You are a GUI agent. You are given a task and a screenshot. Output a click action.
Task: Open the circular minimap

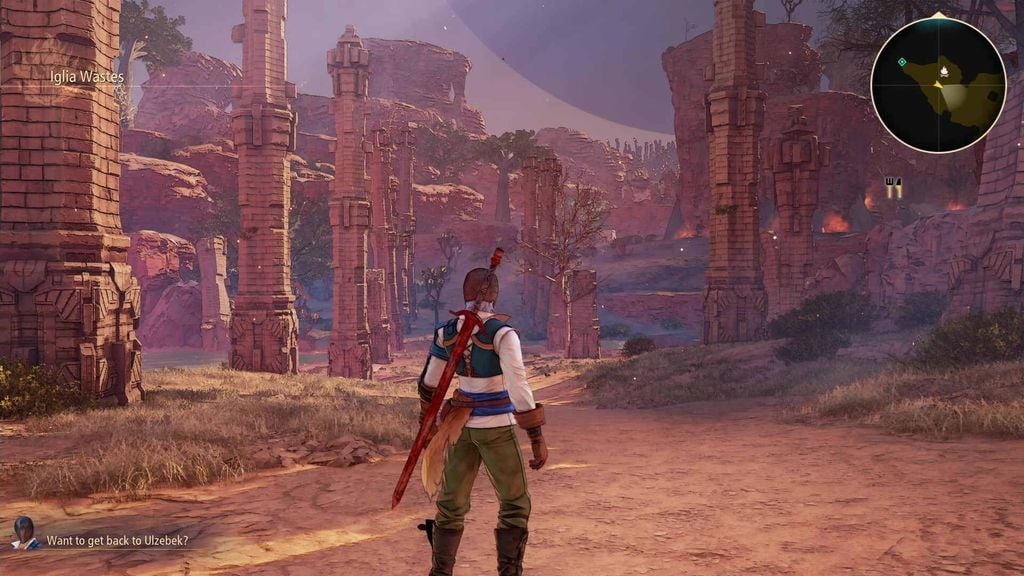click(x=938, y=85)
